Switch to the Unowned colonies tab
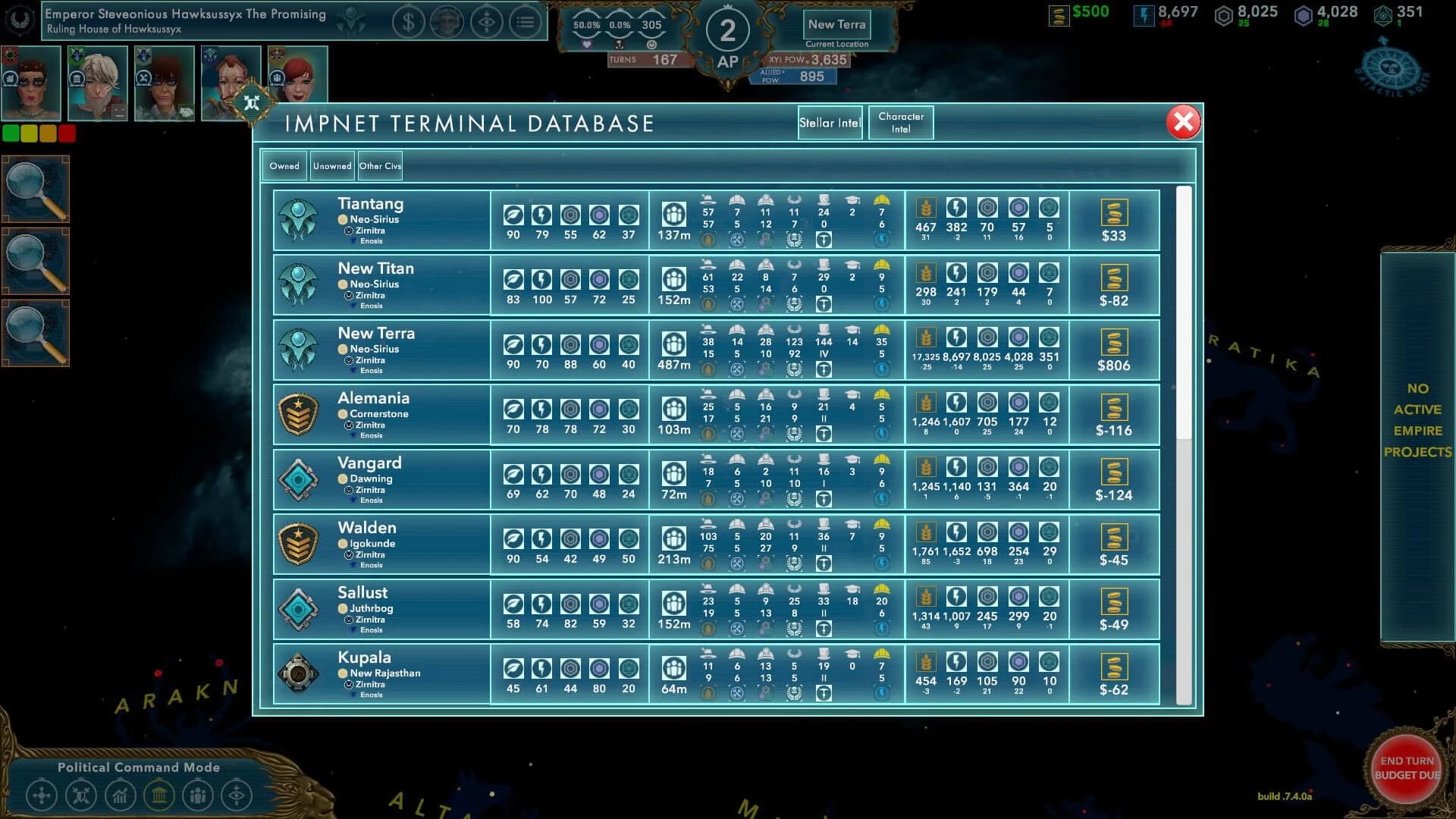 pos(332,165)
